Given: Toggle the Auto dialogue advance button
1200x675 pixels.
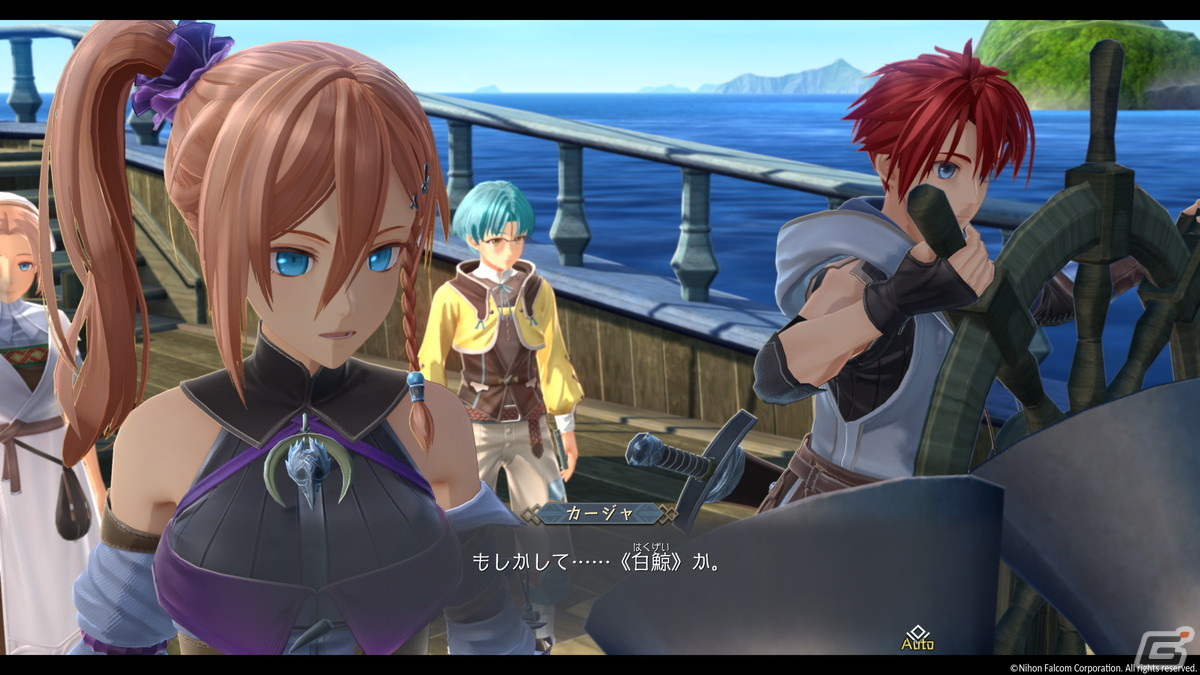Looking at the screenshot, I should tap(917, 638).
